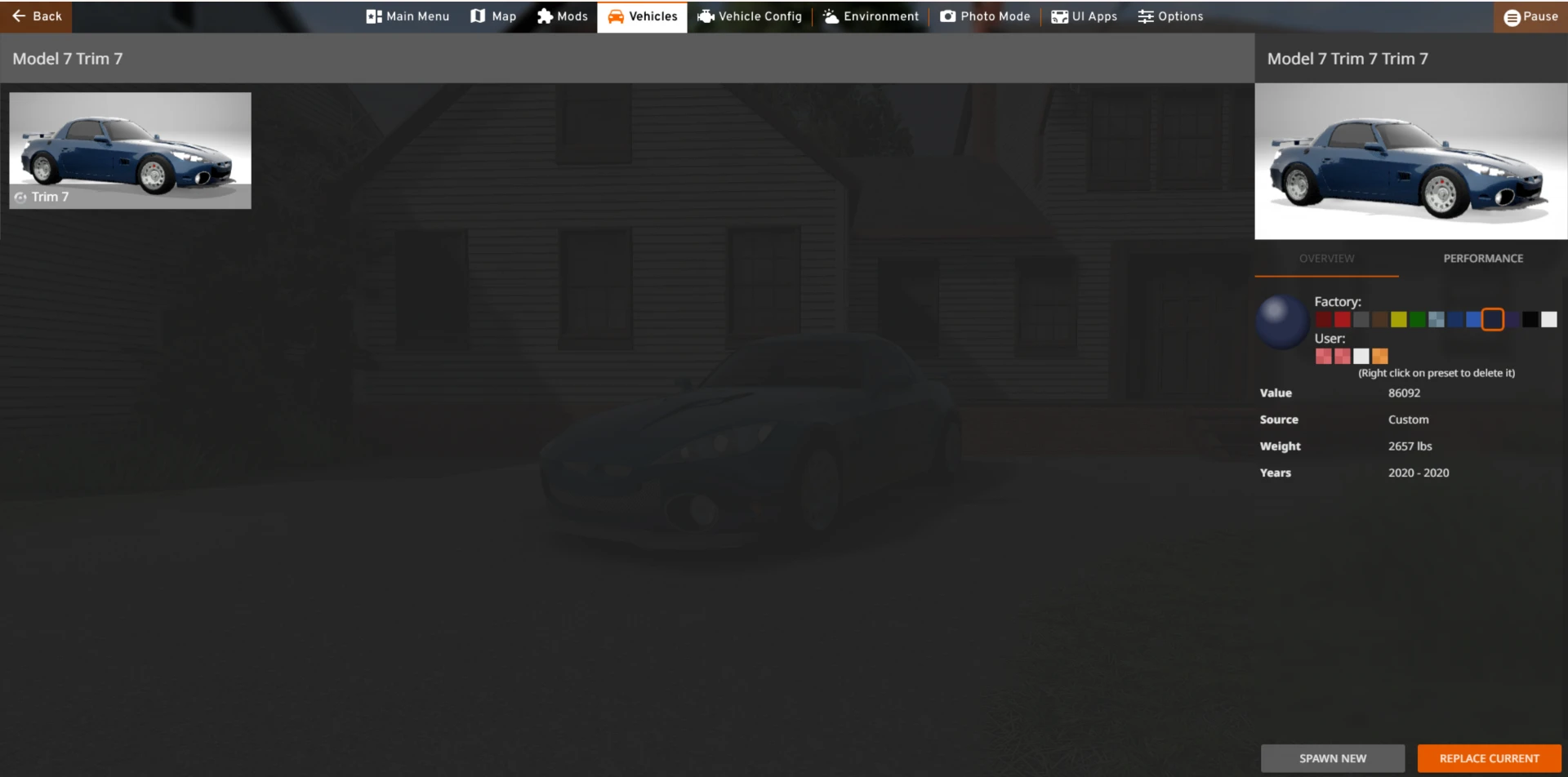Open the Environment settings

pyautogui.click(x=871, y=16)
